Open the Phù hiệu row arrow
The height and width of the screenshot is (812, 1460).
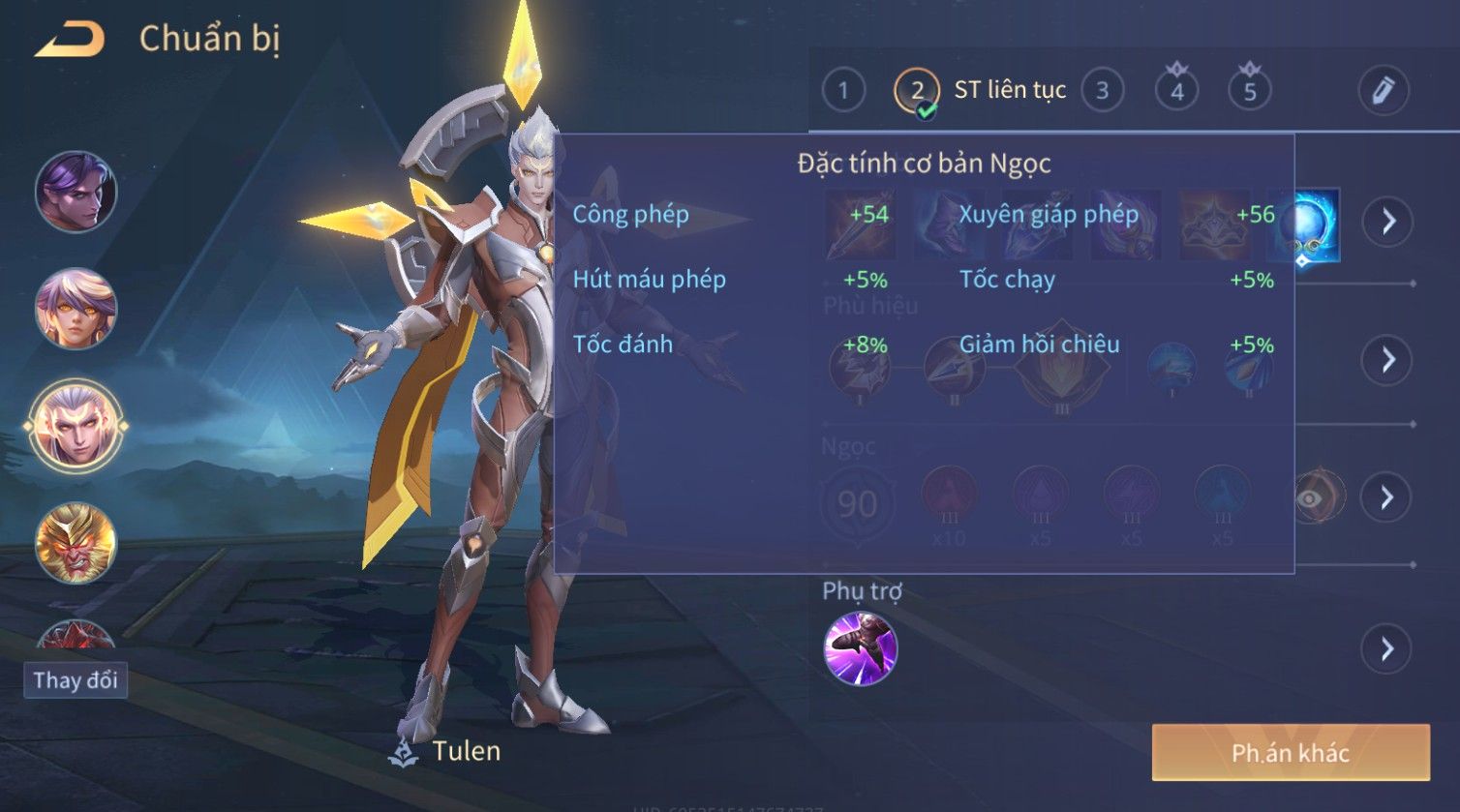(x=1387, y=360)
